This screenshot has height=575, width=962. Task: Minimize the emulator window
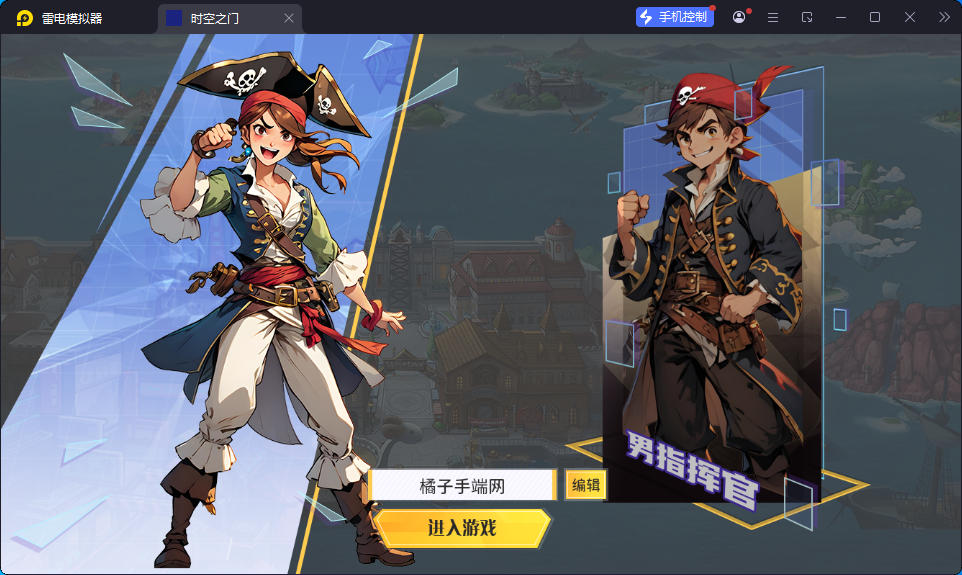click(841, 17)
